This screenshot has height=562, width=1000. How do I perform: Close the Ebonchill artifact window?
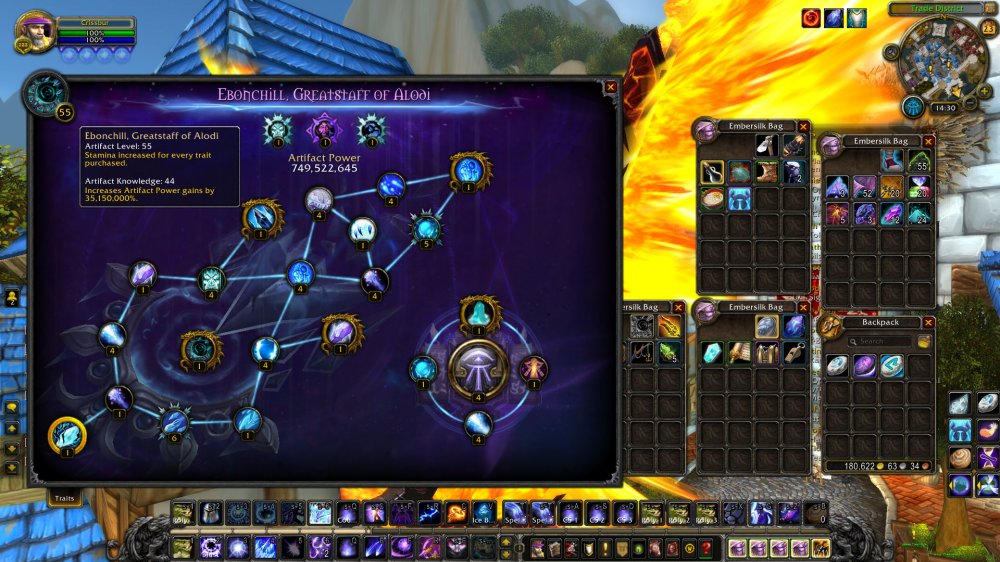pyautogui.click(x=610, y=87)
